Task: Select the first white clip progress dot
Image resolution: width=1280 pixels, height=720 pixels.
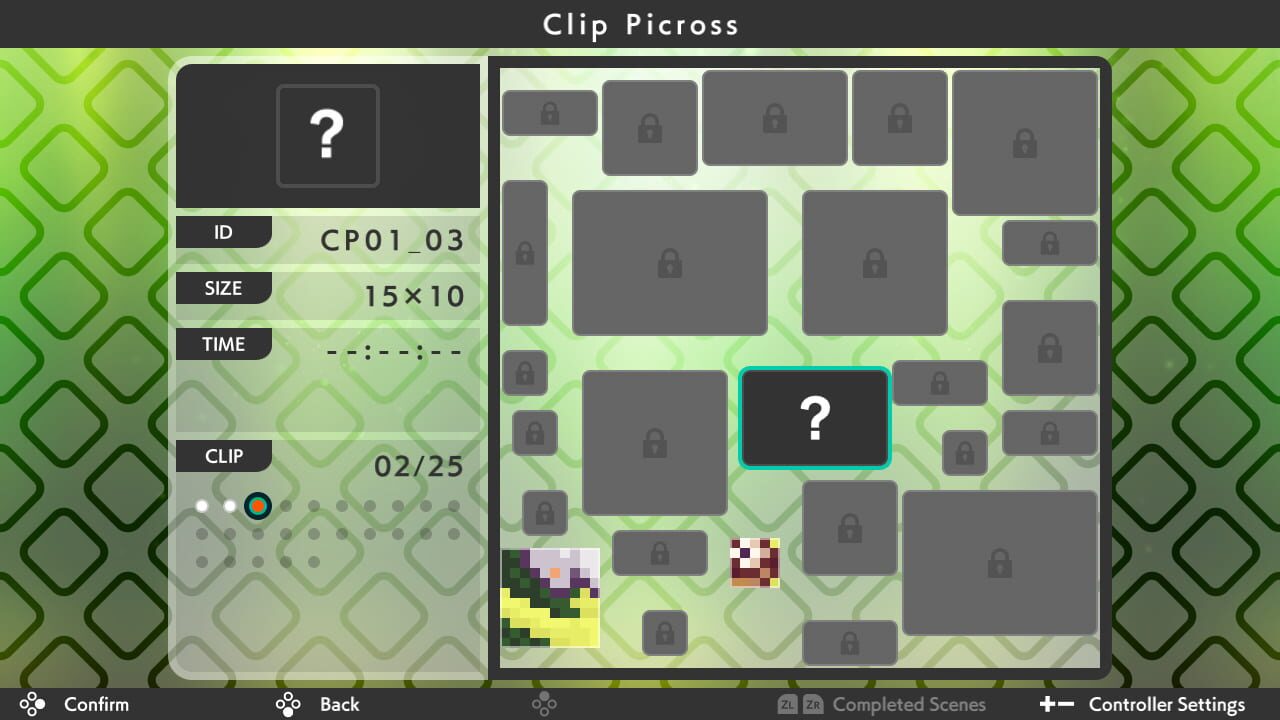Action: click(x=202, y=506)
